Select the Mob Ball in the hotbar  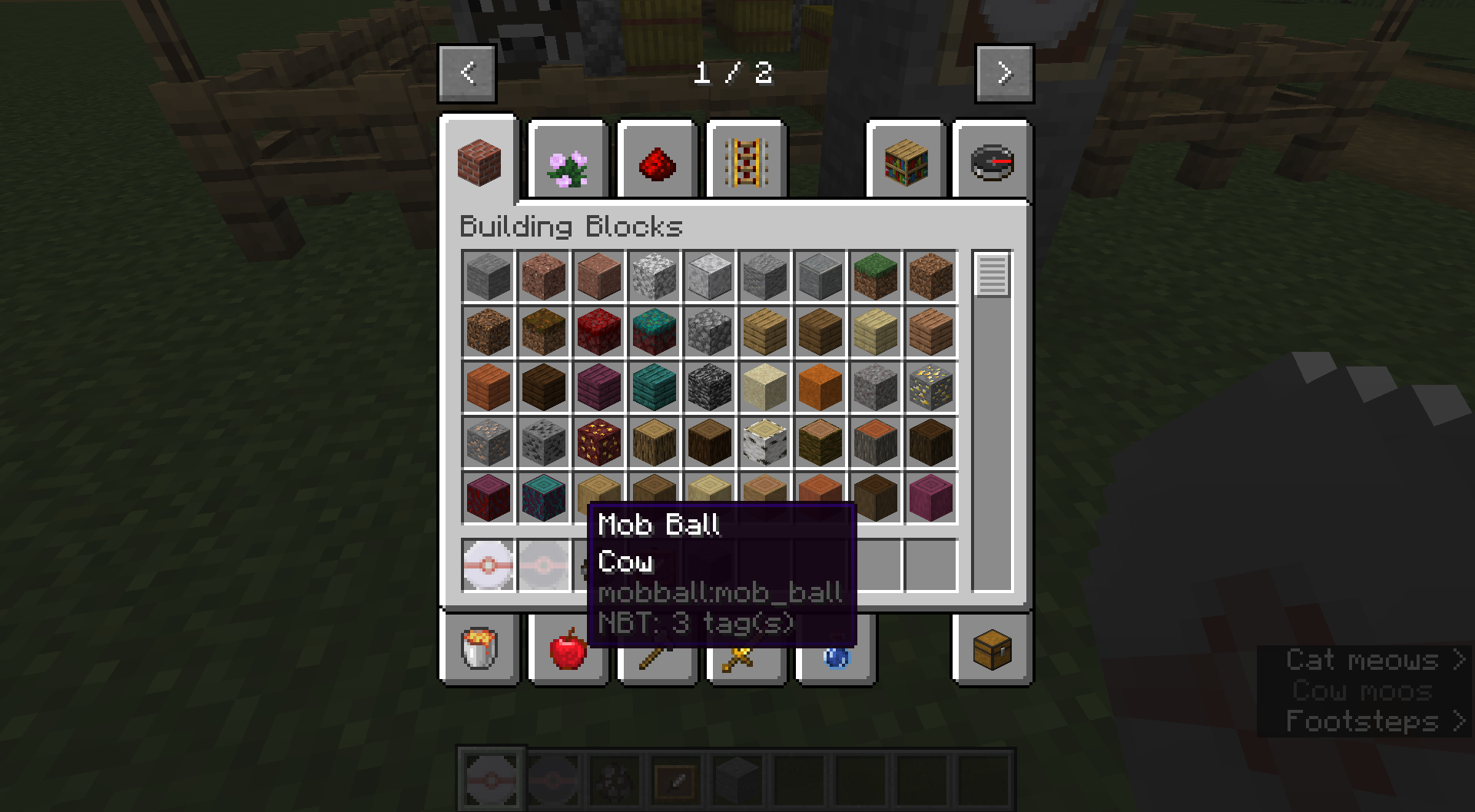click(x=490, y=778)
